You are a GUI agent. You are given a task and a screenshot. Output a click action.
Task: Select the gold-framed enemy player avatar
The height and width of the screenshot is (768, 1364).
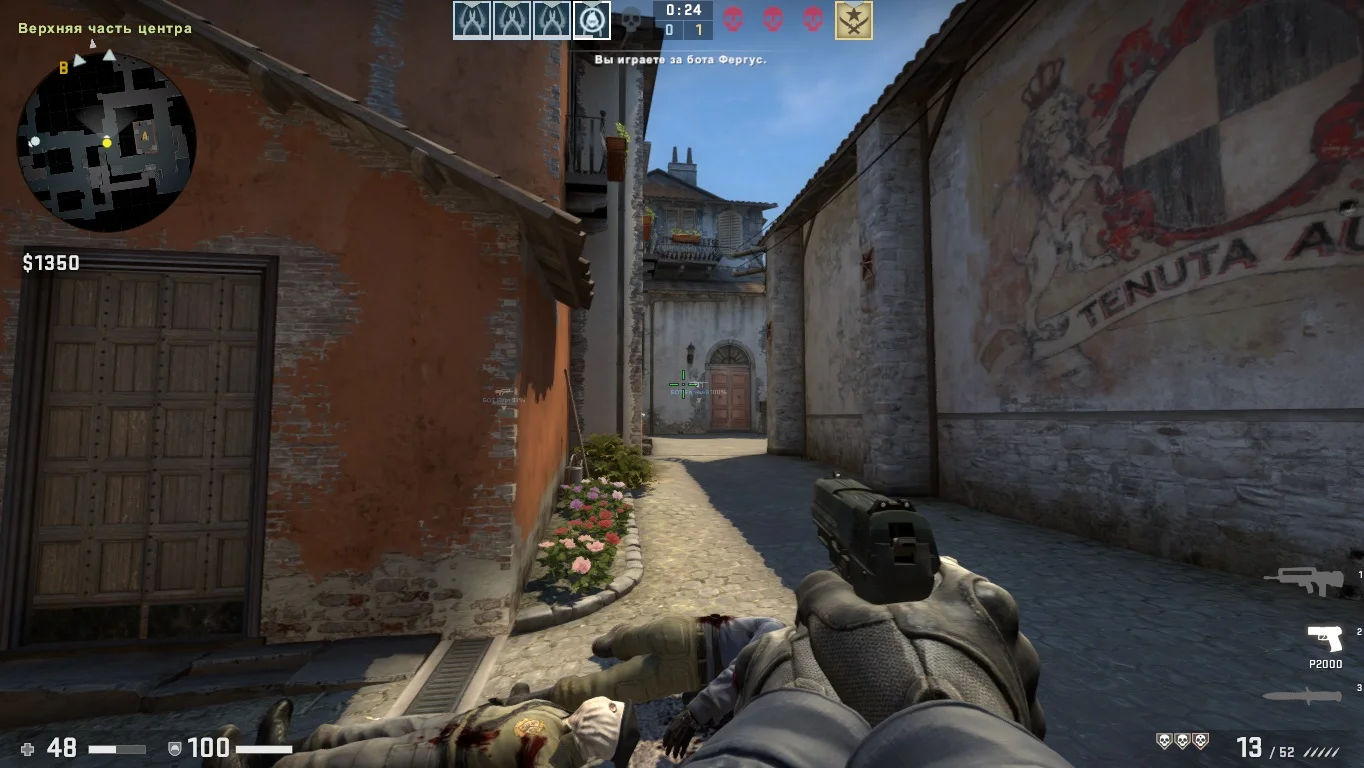pos(853,20)
